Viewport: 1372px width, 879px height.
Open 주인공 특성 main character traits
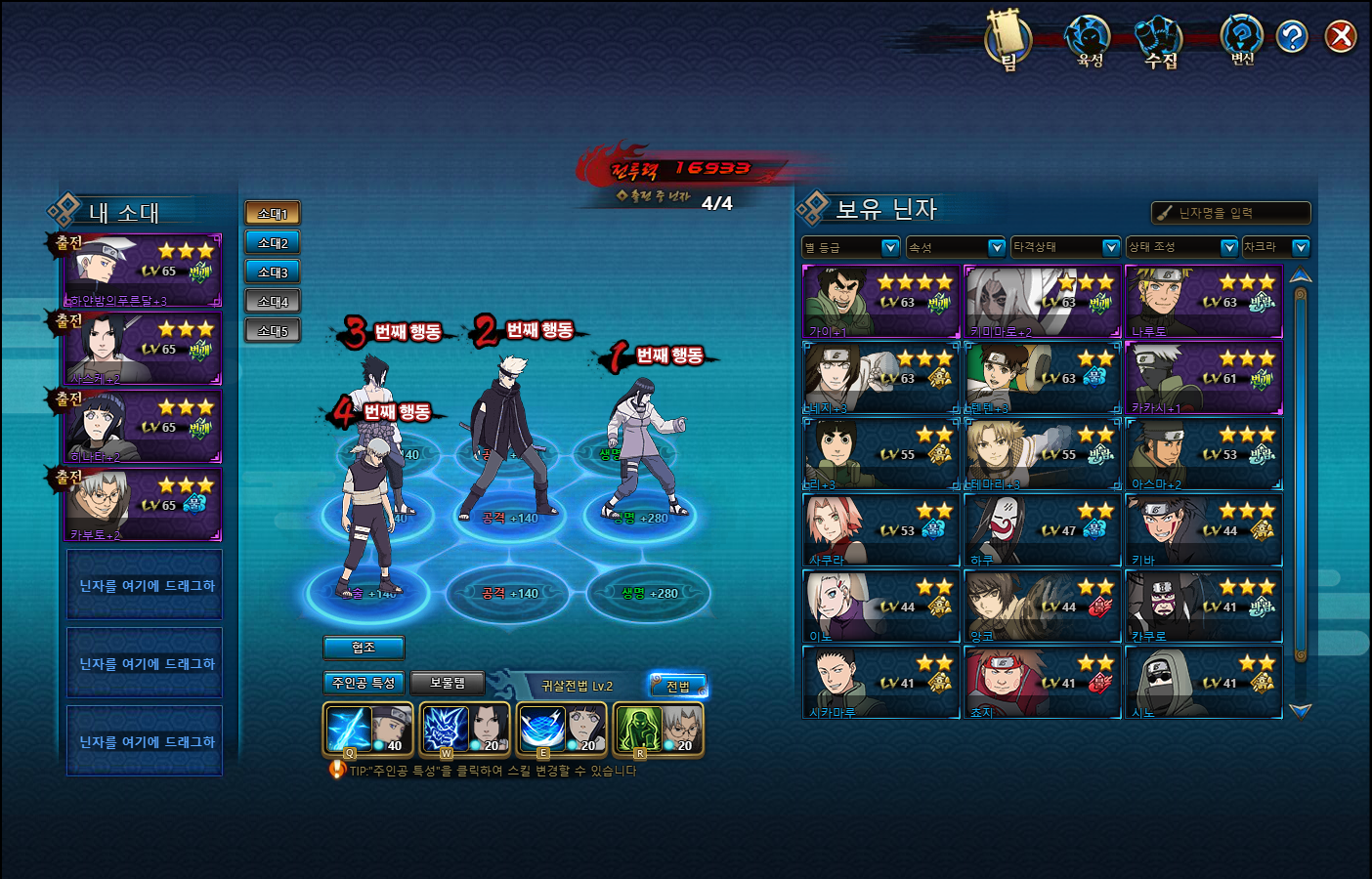[364, 683]
